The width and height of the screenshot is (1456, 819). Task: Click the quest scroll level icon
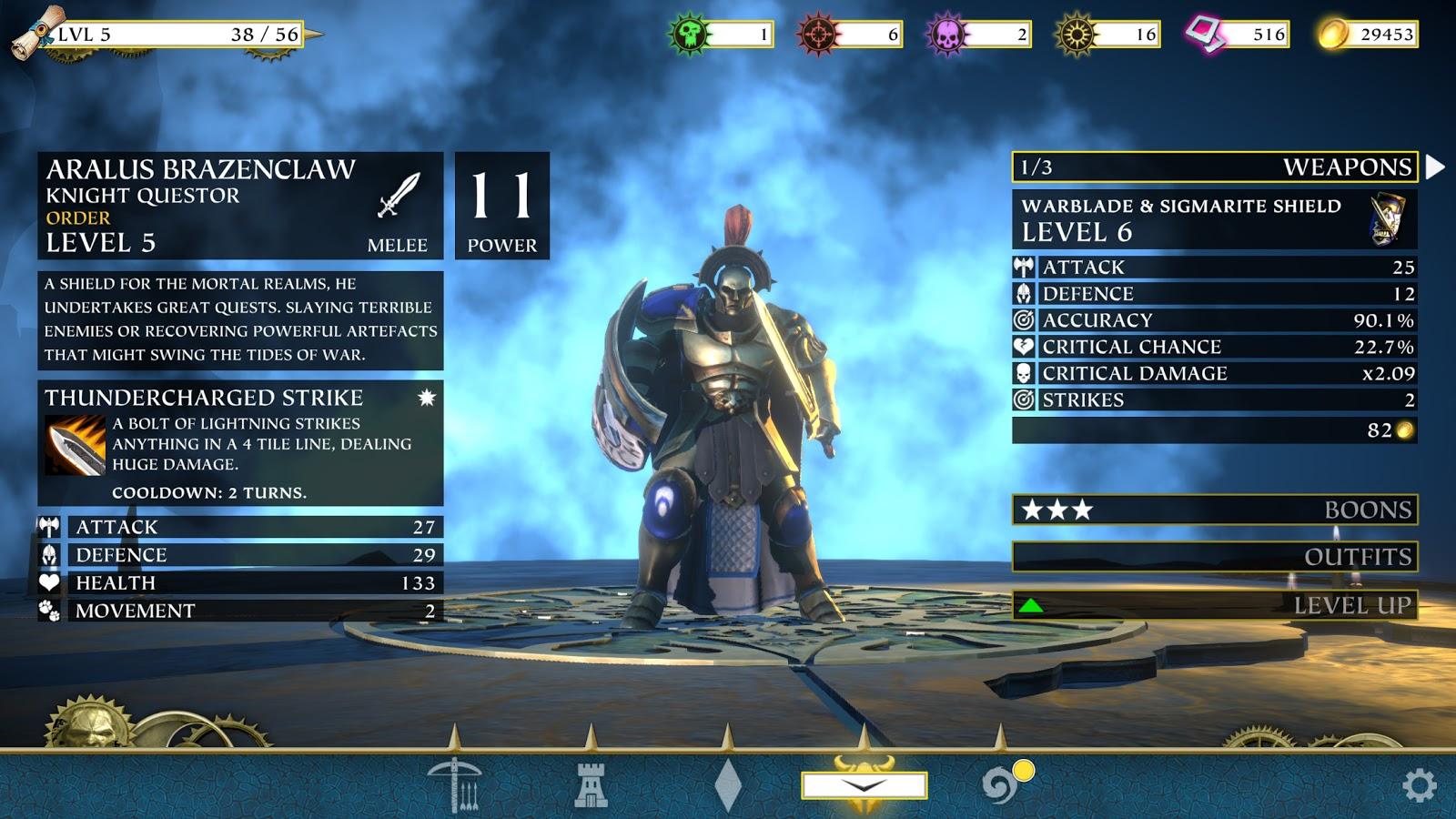[x=36, y=32]
